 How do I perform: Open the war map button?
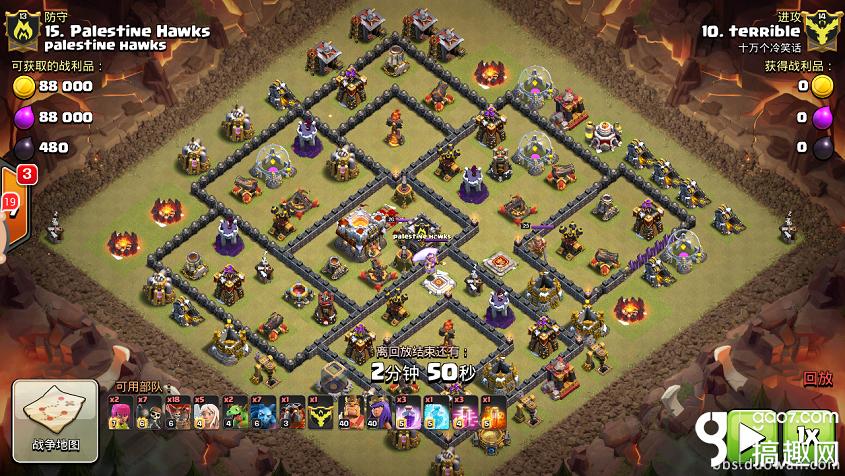click(48, 416)
